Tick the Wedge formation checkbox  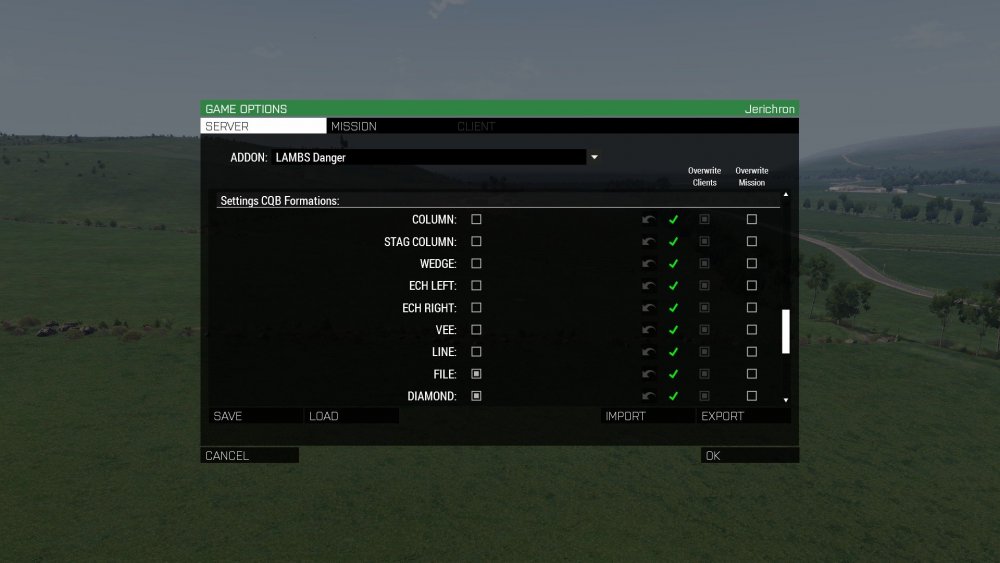coord(476,263)
